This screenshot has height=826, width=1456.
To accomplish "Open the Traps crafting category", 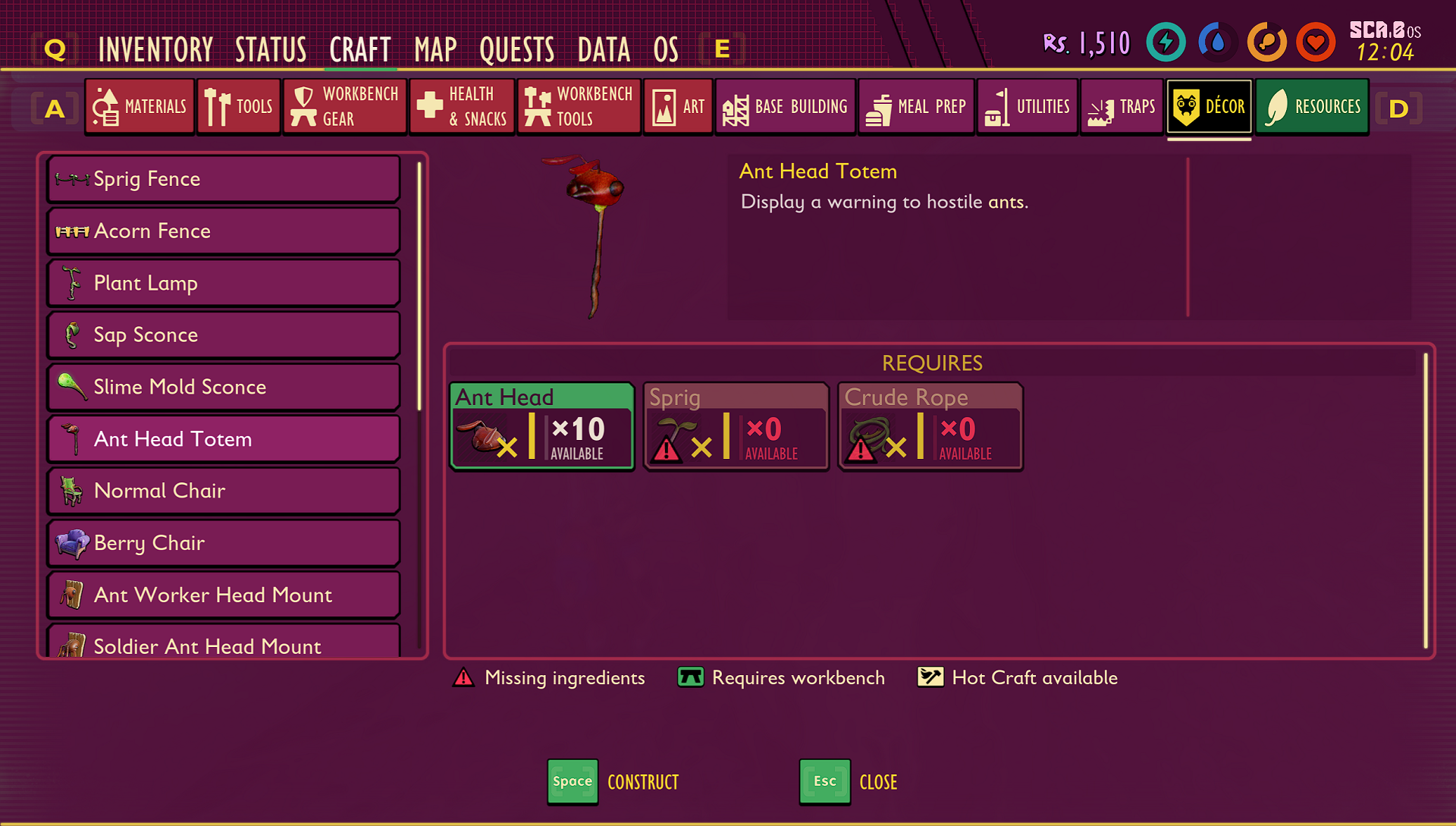I will point(1122,106).
